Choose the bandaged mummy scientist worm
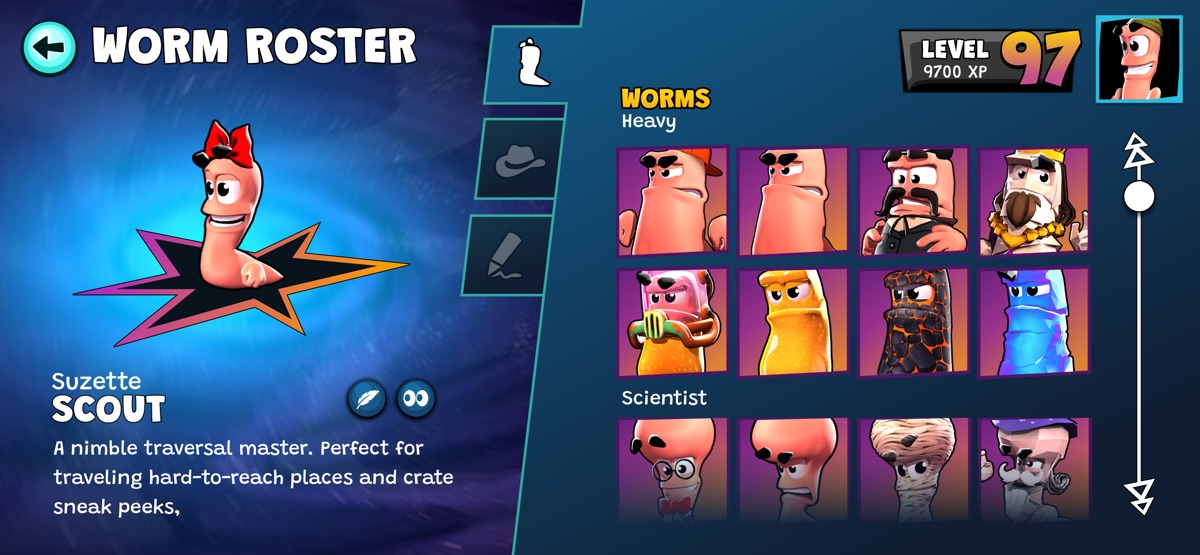The width and height of the screenshot is (1200, 555). pos(914,469)
